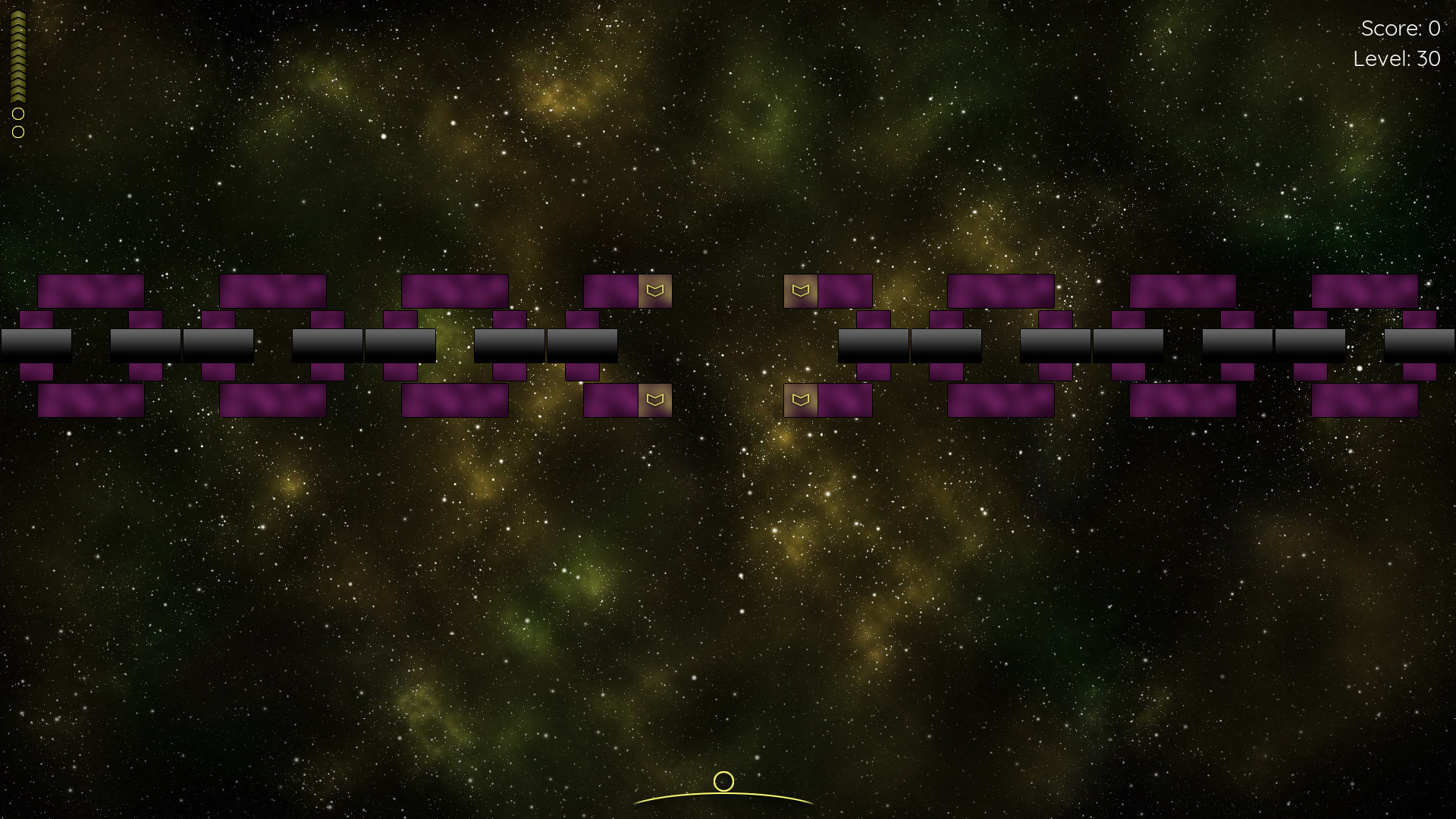Click the center gray brick of the left row
This screenshot has width=1456, height=819.
pyautogui.click(x=326, y=344)
